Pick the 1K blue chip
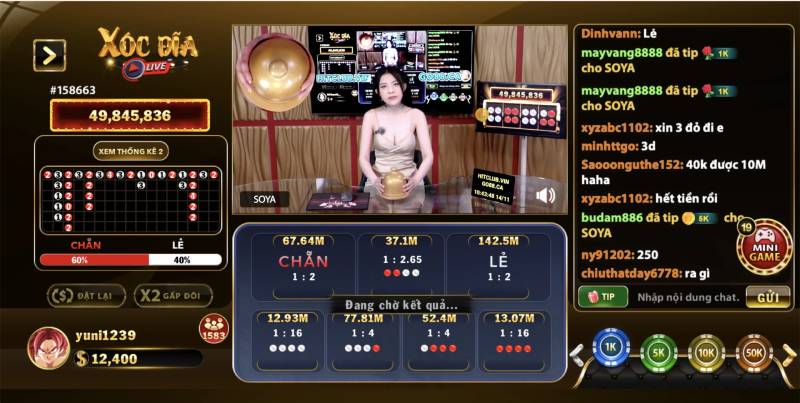Viewport: 800px width, 403px height. (x=610, y=352)
